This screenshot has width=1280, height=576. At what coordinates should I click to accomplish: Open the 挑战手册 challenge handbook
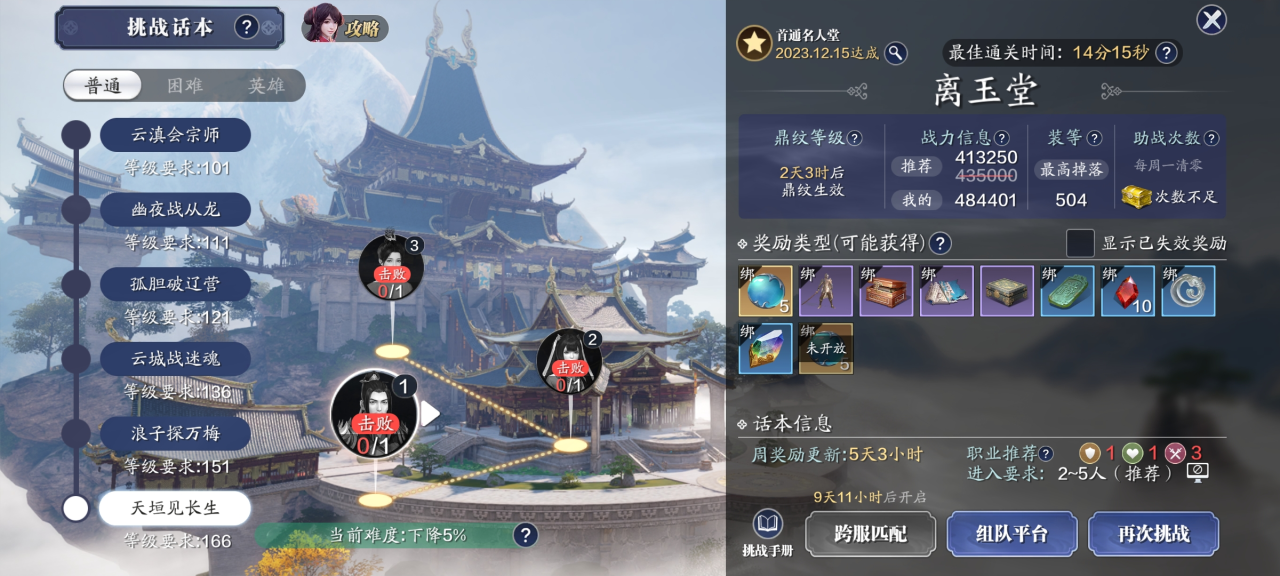point(767,534)
